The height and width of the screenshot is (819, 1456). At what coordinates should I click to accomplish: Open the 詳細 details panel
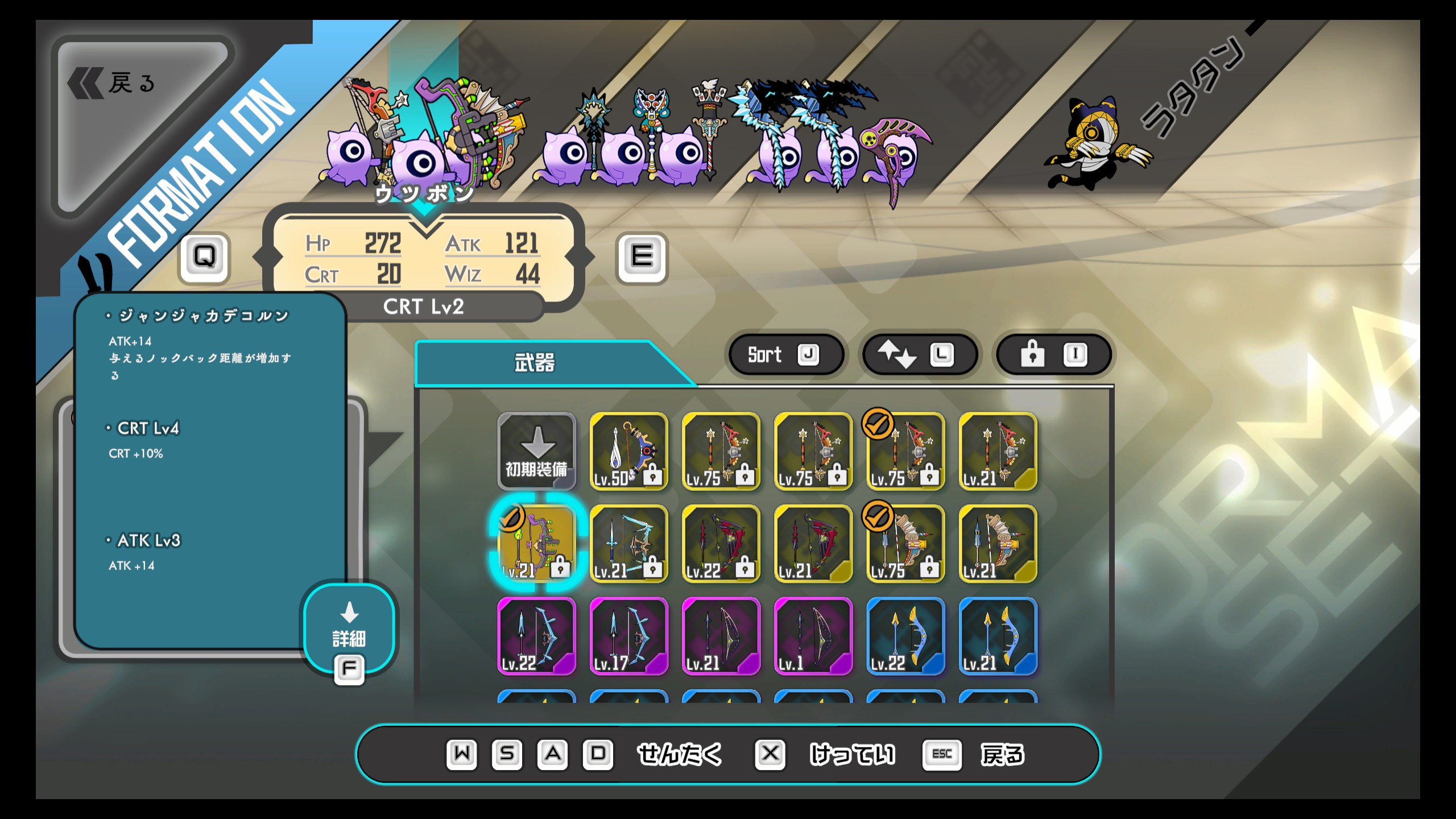(349, 630)
